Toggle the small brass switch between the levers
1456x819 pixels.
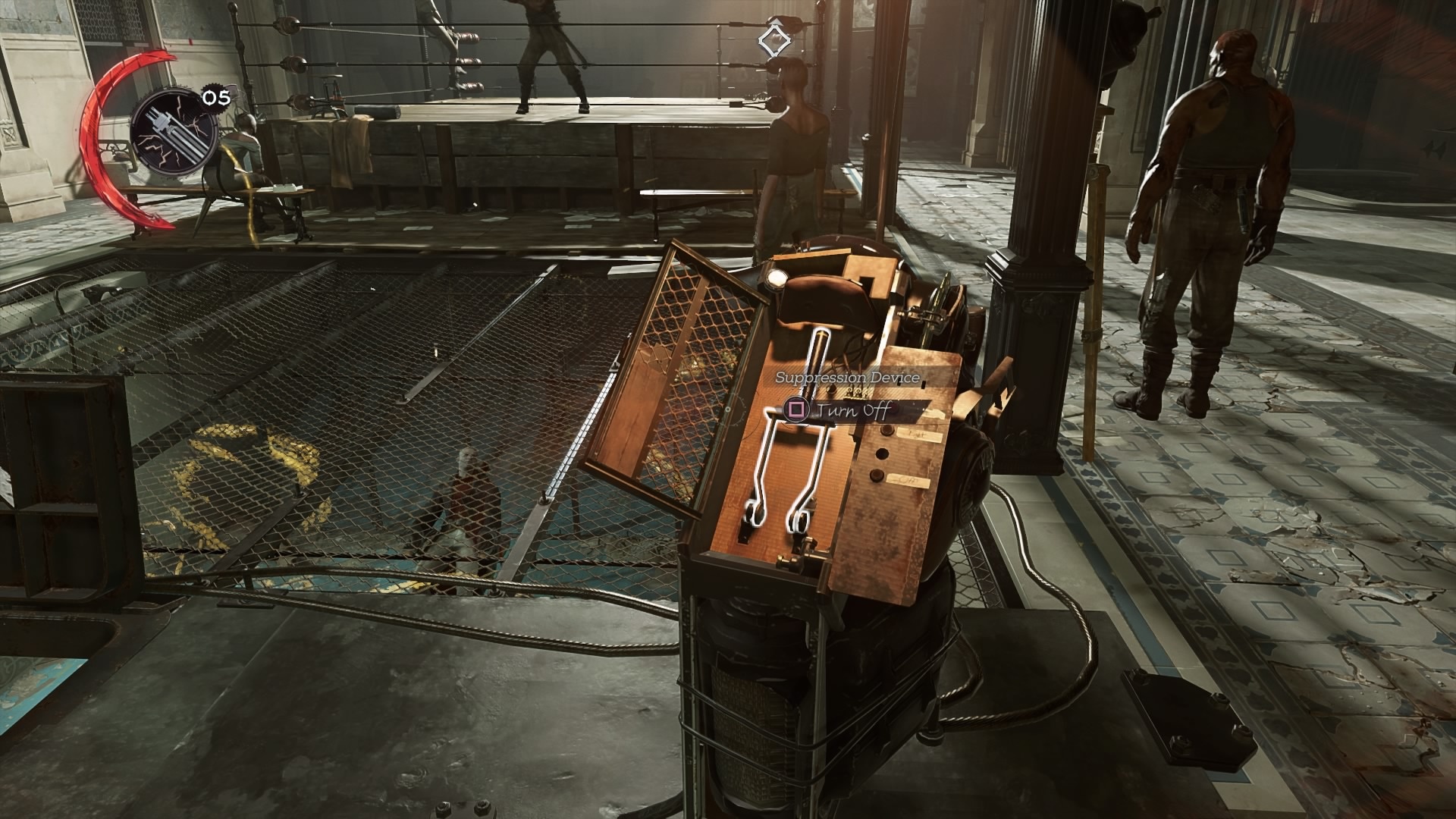(x=853, y=391)
